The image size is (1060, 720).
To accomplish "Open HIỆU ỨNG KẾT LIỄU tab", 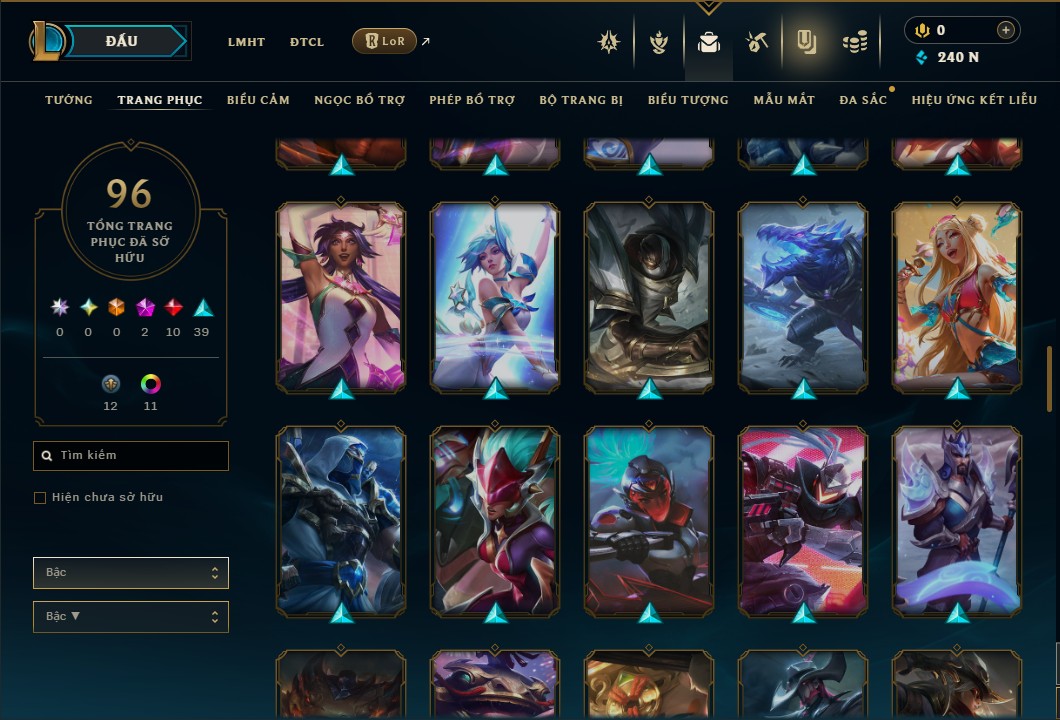I will [x=974, y=100].
